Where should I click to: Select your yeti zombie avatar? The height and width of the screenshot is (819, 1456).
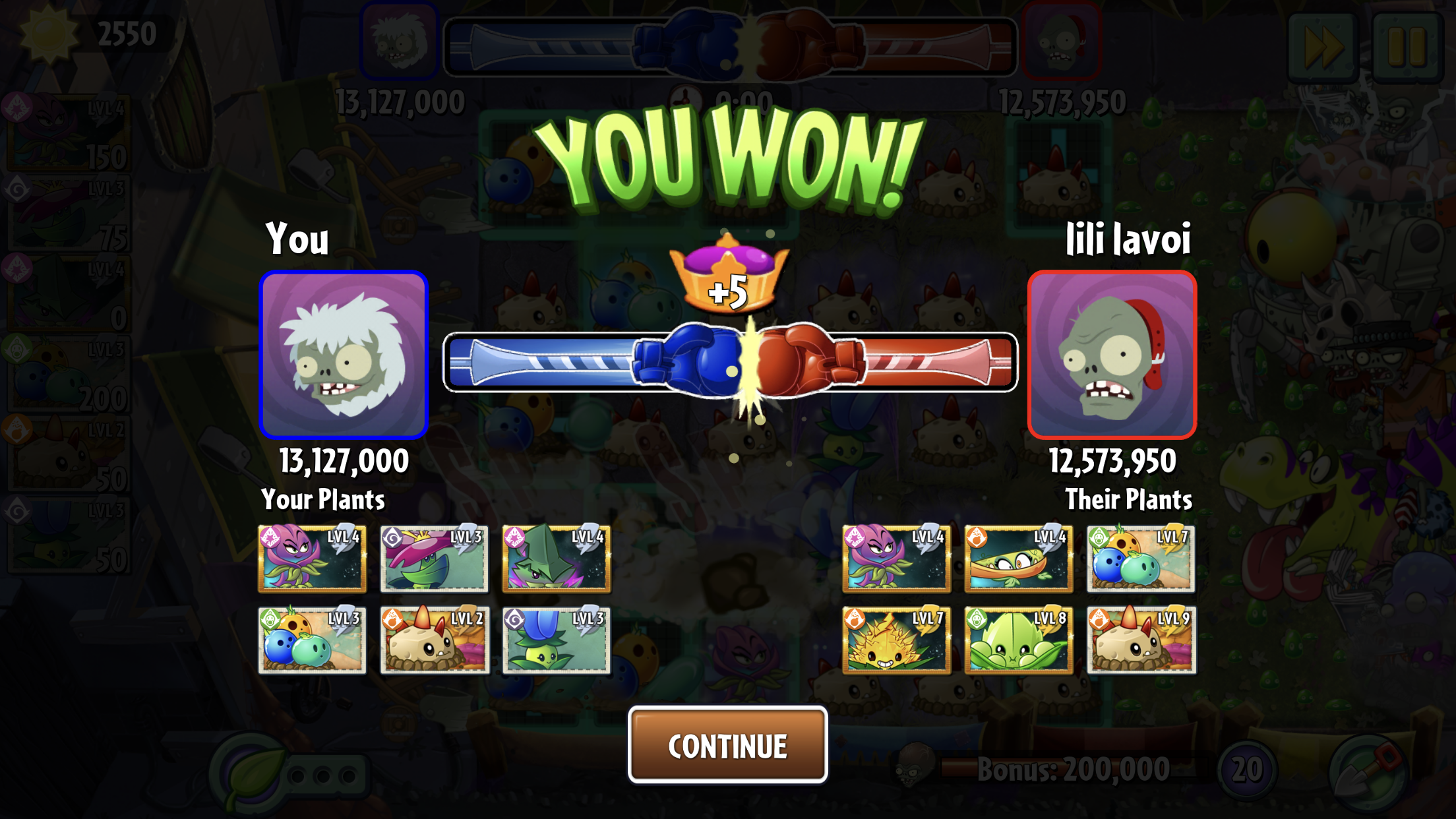[x=344, y=355]
